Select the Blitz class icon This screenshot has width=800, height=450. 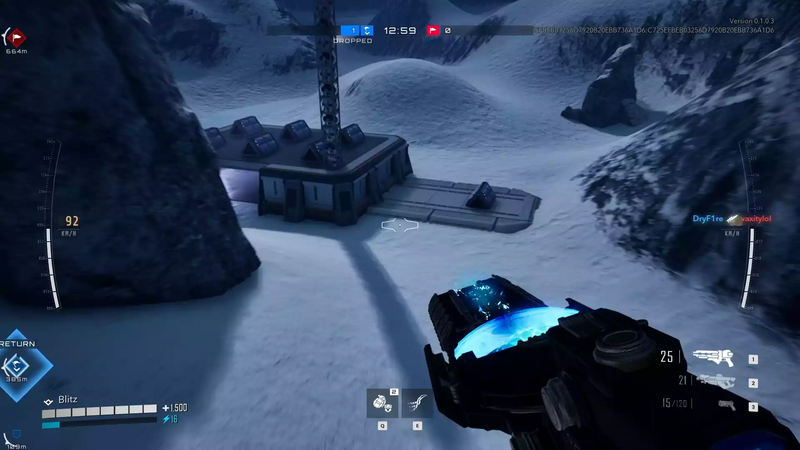click(x=48, y=399)
